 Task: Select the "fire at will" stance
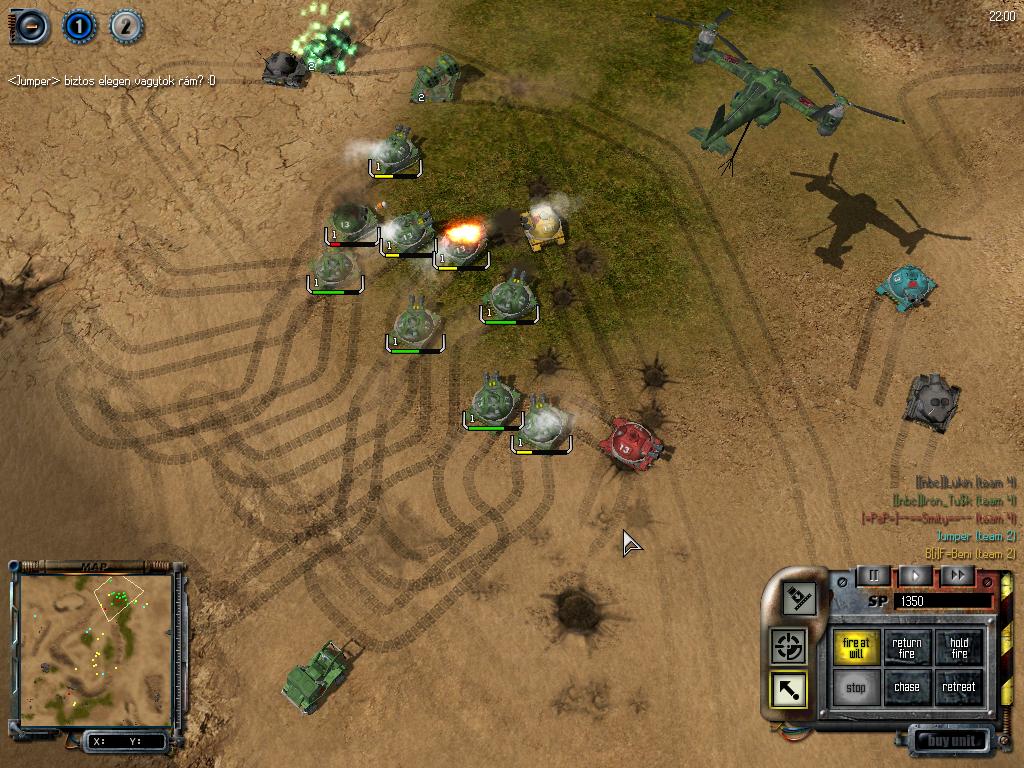857,648
